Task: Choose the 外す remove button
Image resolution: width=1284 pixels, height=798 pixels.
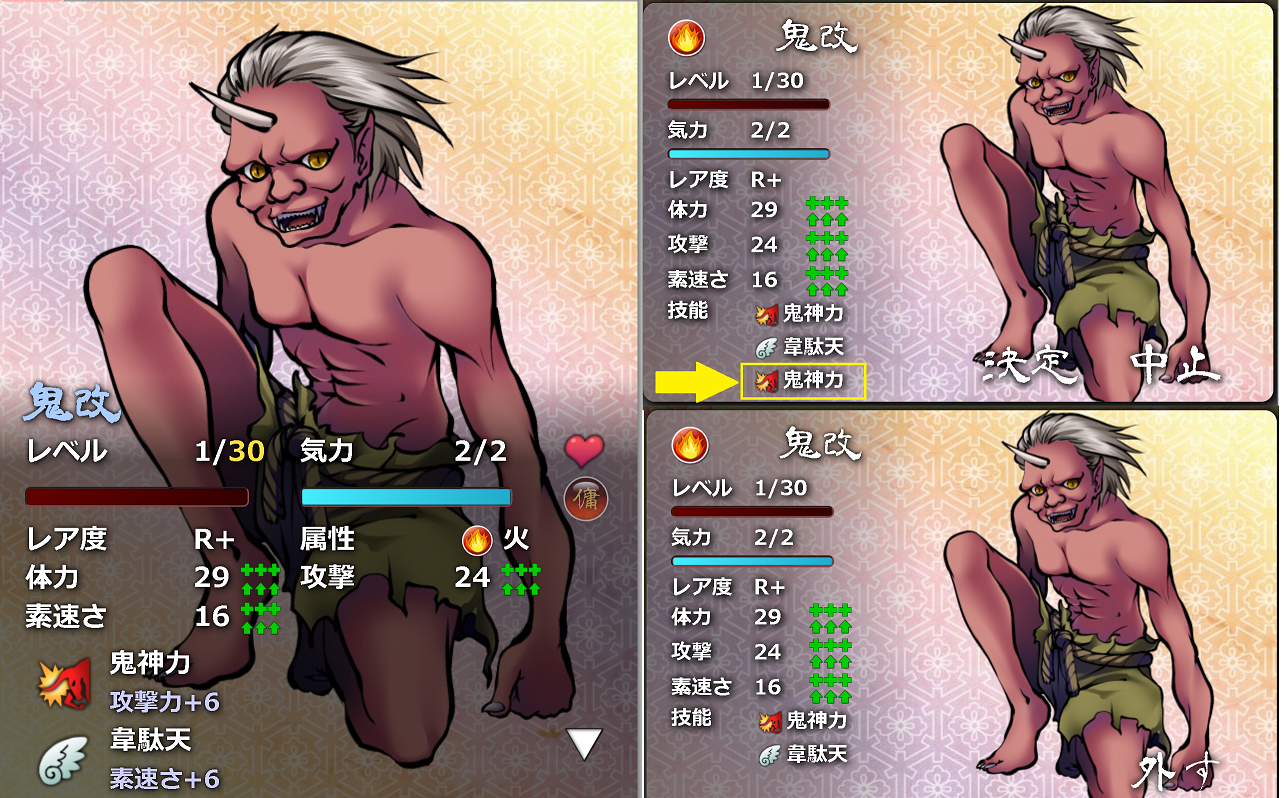Action: coord(1178,772)
